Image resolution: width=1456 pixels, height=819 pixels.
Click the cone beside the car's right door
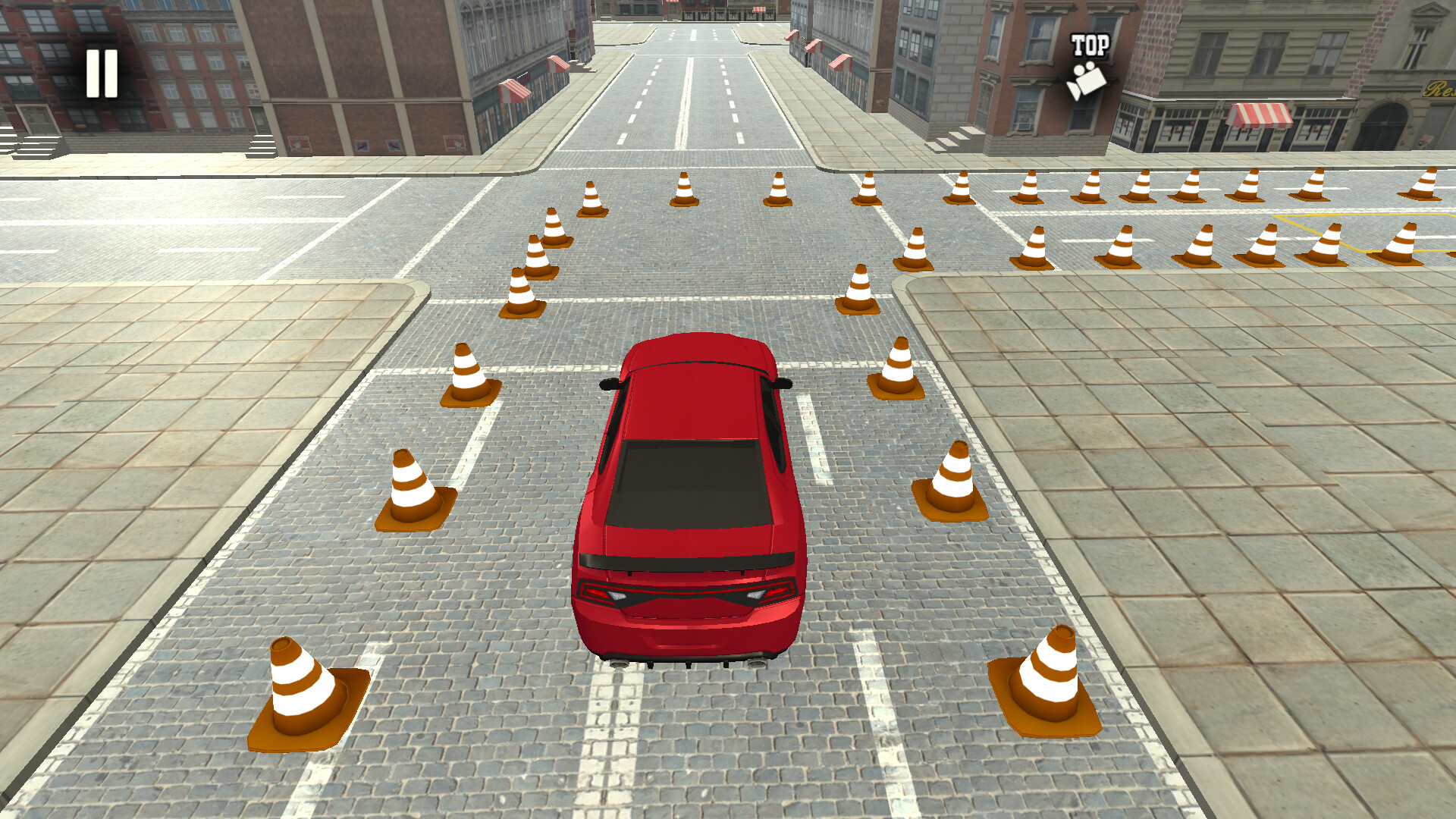(x=952, y=478)
